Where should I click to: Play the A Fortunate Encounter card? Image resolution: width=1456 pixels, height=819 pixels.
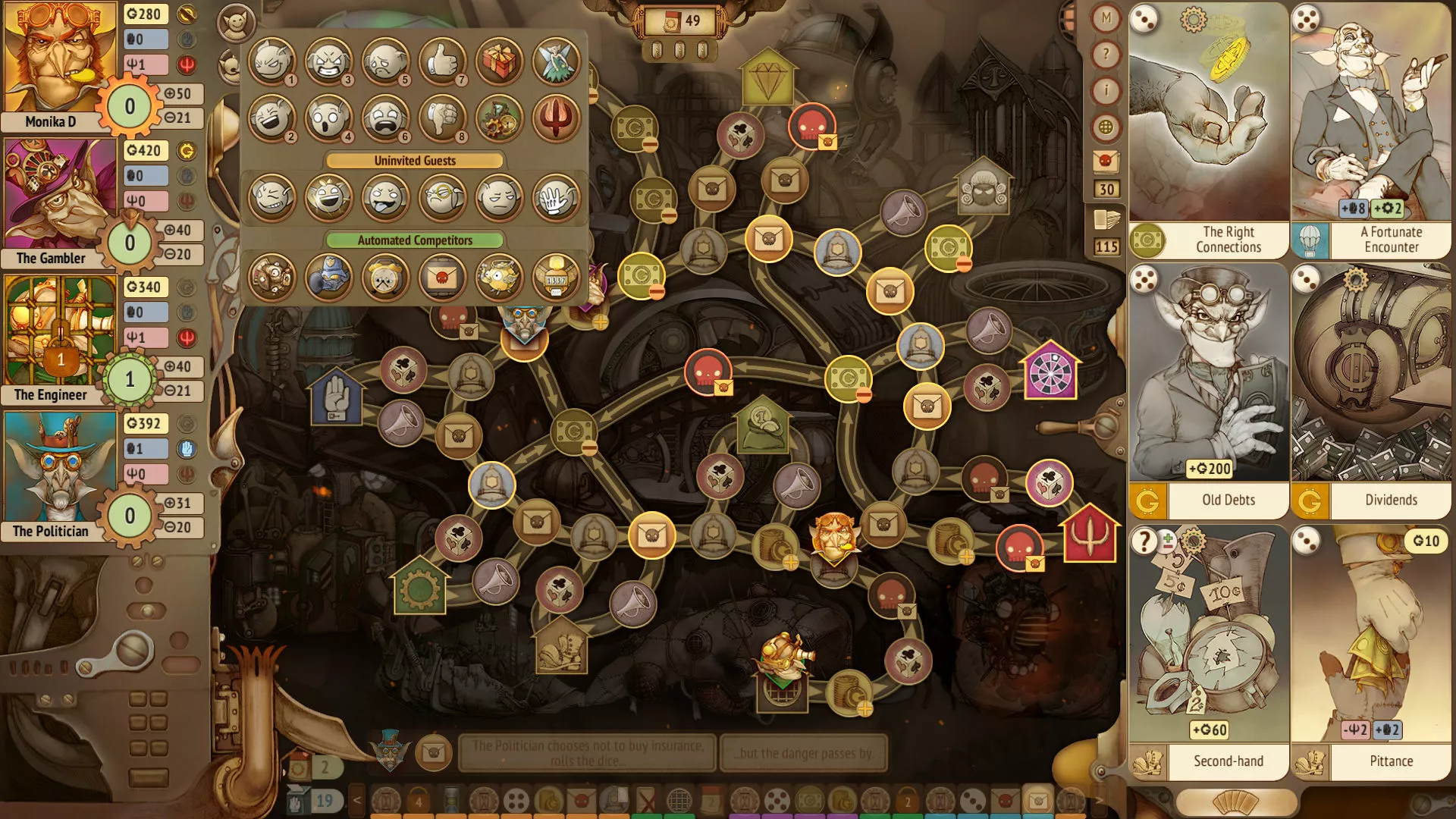pos(1371,130)
